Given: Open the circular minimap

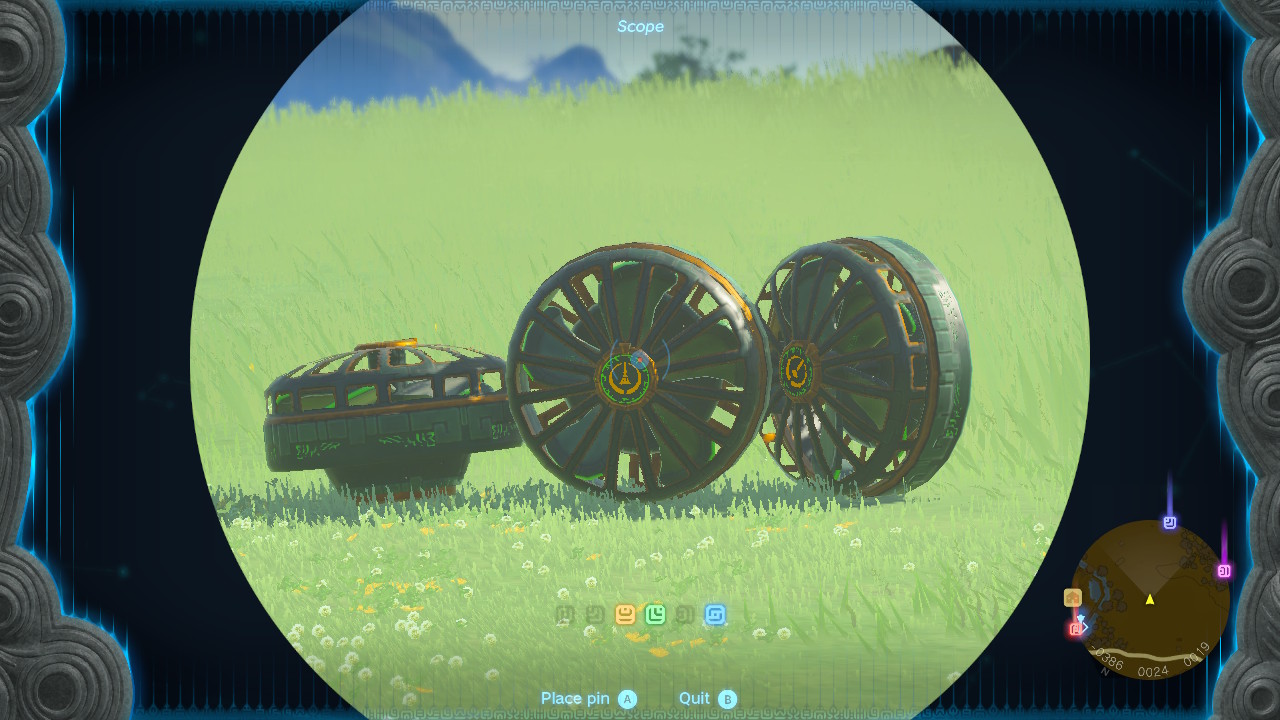Looking at the screenshot, I should (x=1150, y=599).
